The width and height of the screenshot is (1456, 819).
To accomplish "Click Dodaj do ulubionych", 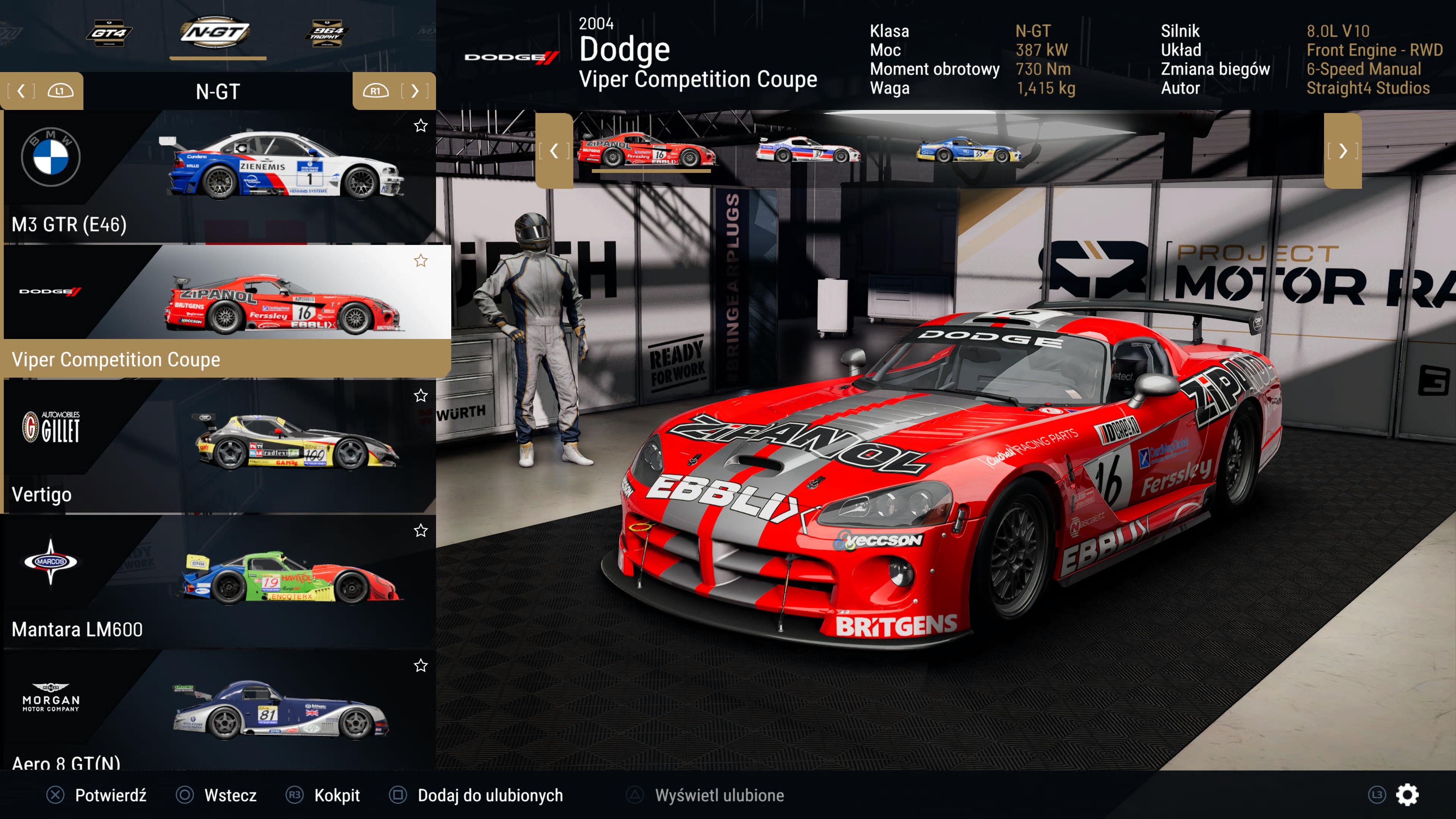I will (490, 795).
